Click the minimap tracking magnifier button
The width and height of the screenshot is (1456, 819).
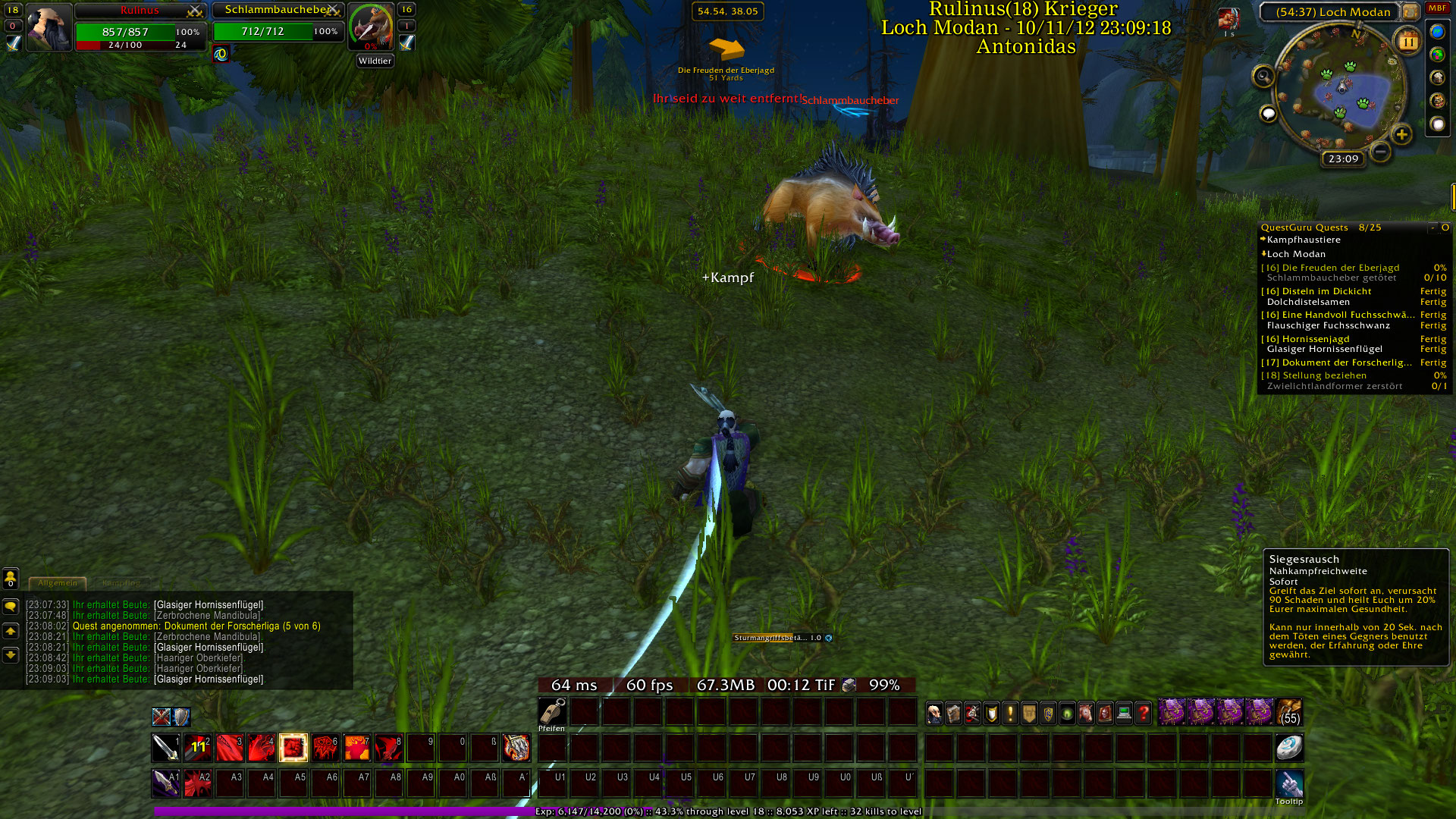point(1263,76)
